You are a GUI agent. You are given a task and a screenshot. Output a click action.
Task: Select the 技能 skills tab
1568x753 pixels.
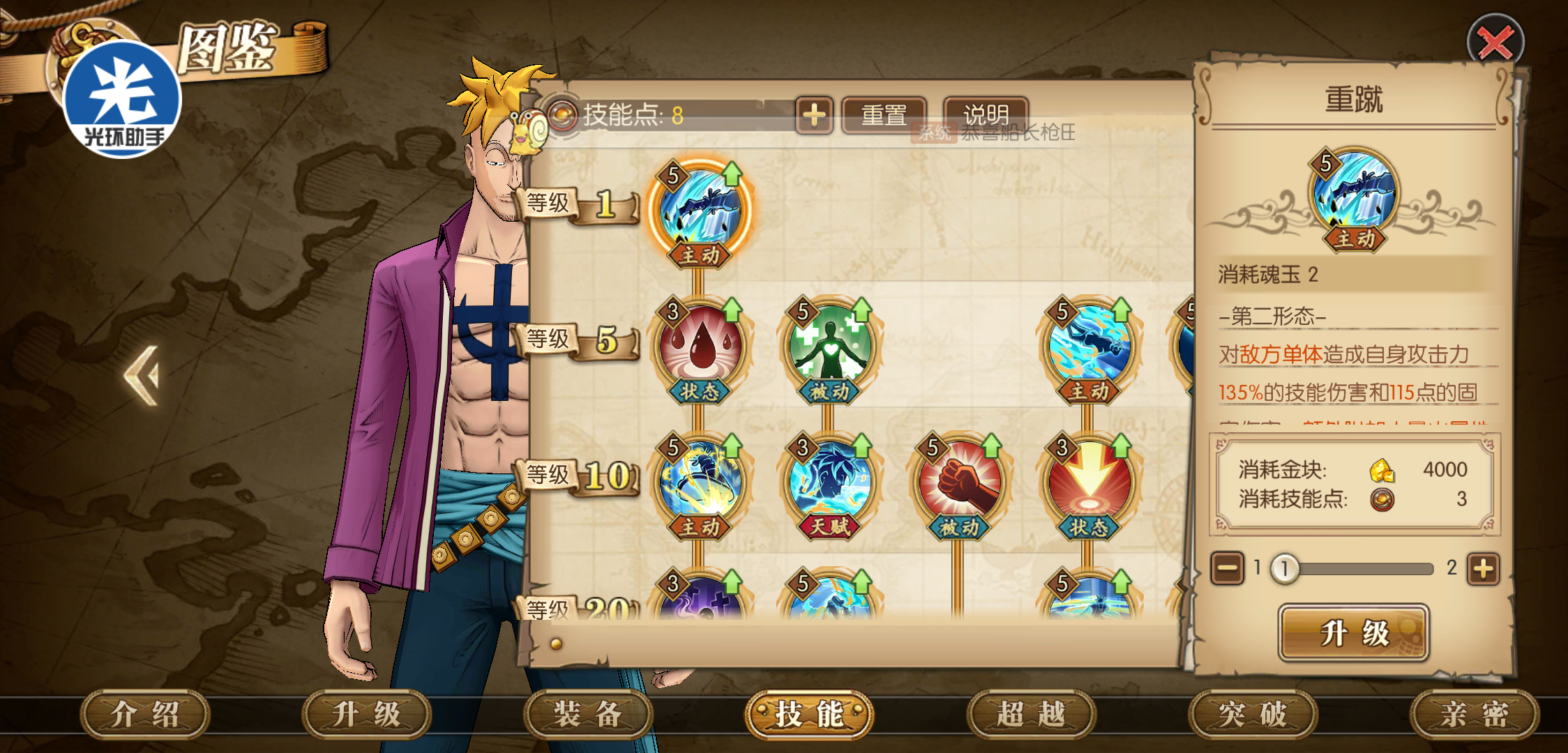tap(809, 714)
